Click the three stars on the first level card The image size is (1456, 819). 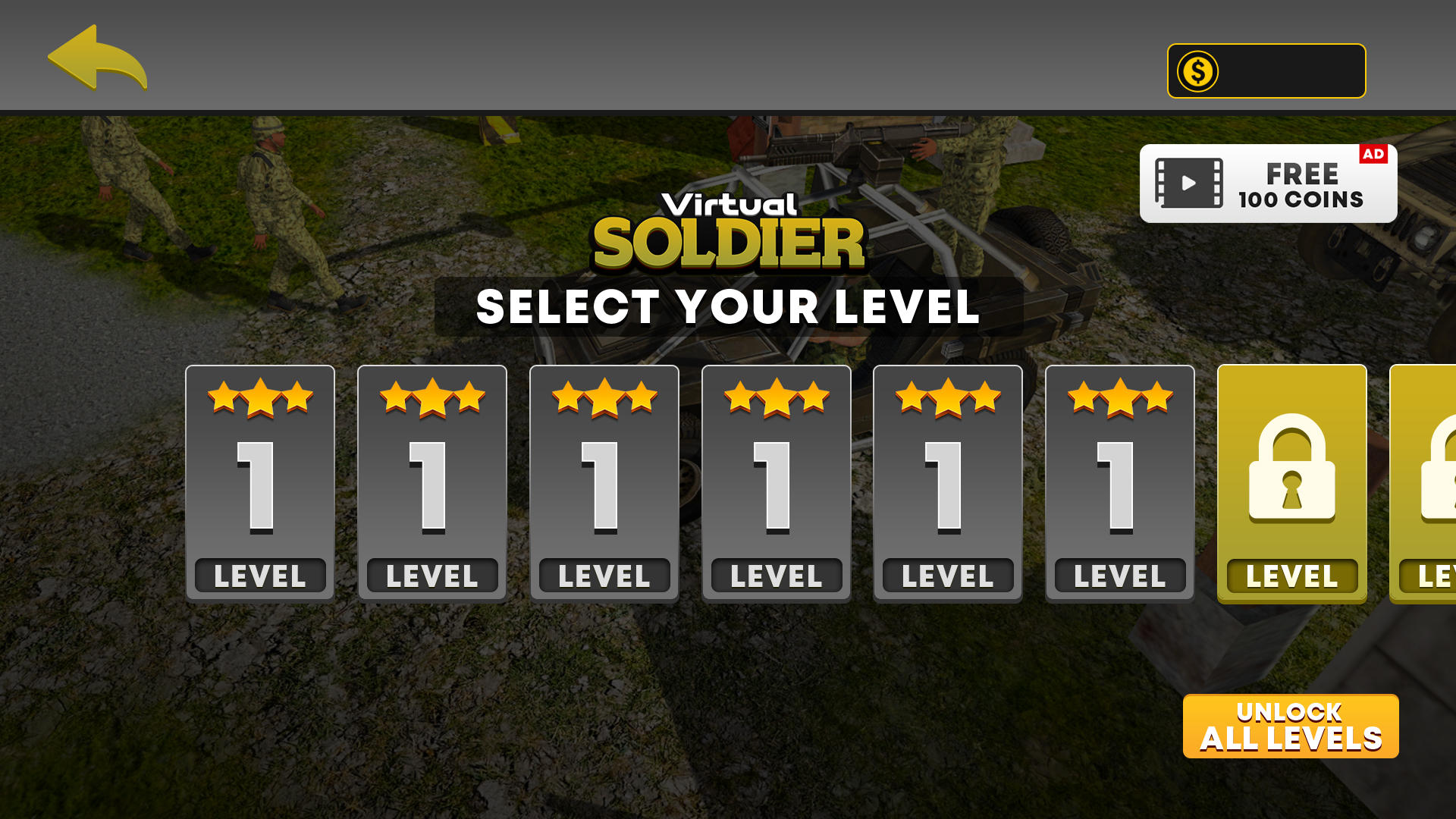pyautogui.click(x=260, y=398)
